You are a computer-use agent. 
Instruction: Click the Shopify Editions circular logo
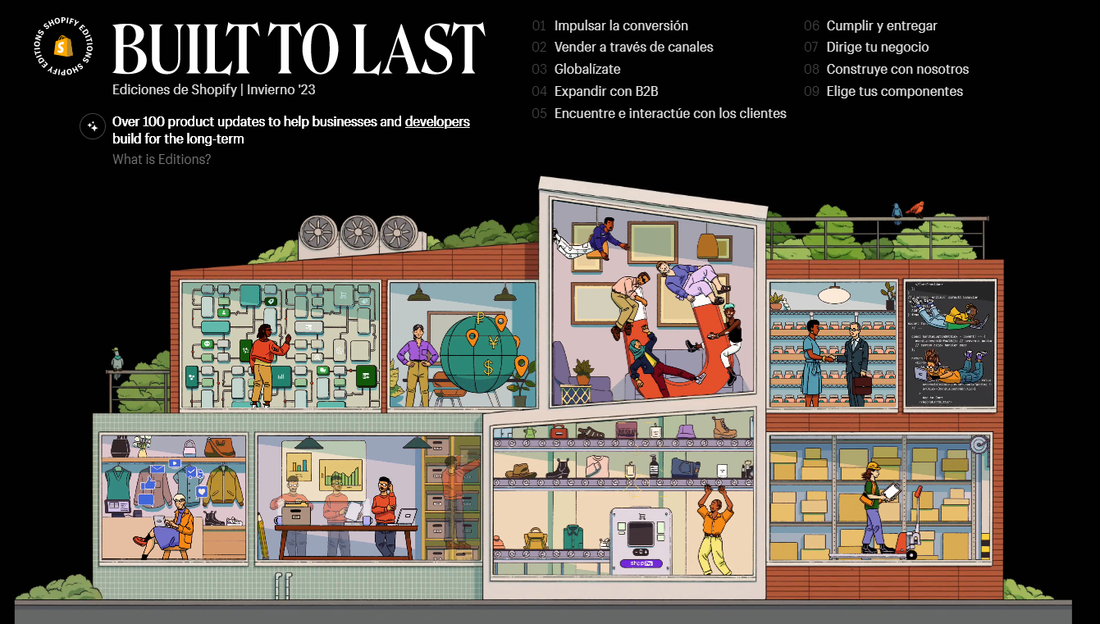point(63,46)
